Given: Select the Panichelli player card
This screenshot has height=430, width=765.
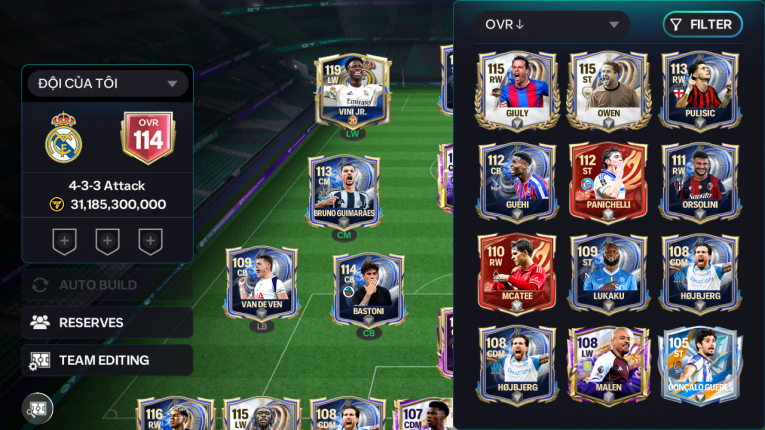Looking at the screenshot, I should tap(608, 180).
